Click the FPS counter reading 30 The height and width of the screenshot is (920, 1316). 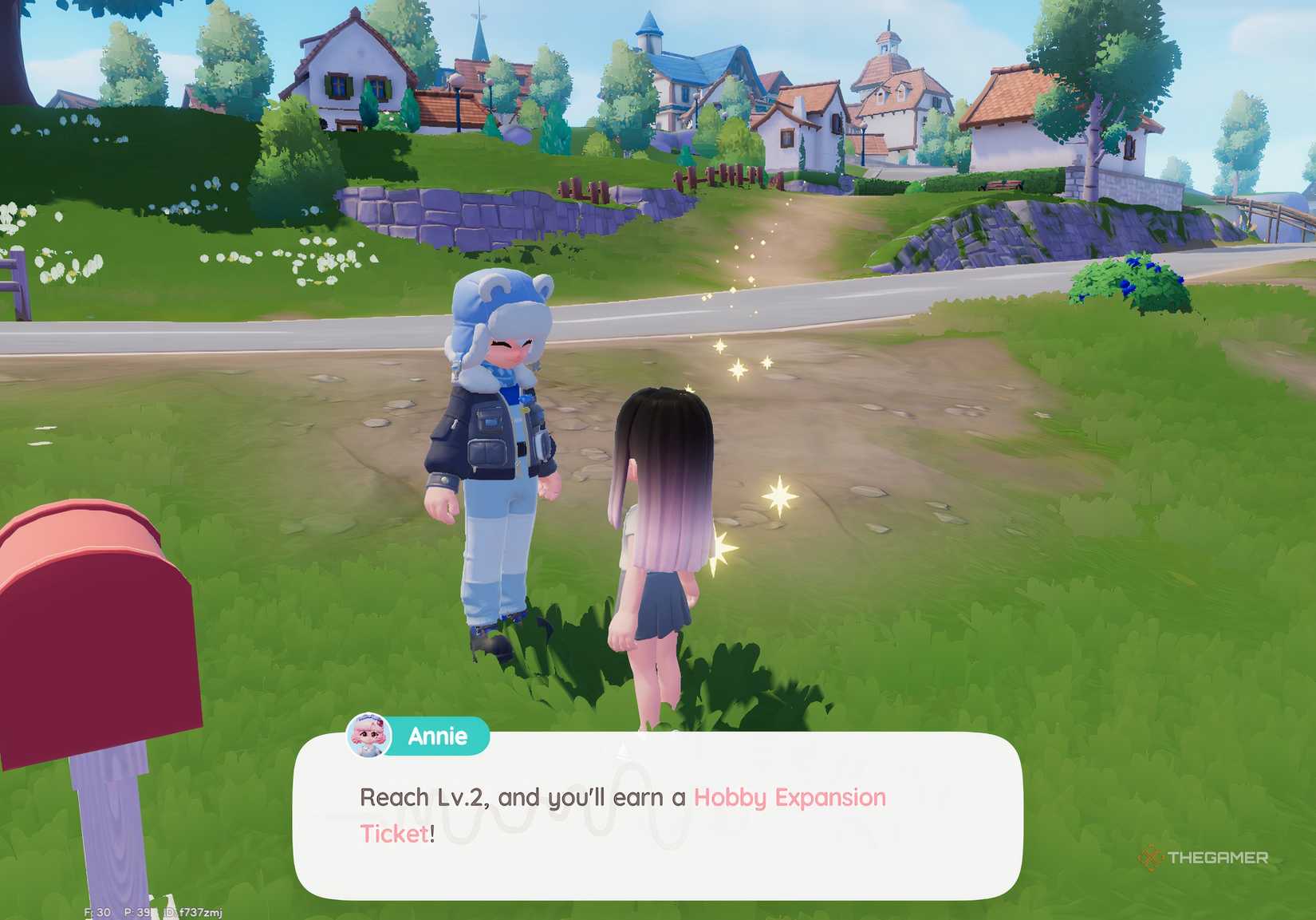coord(97,910)
